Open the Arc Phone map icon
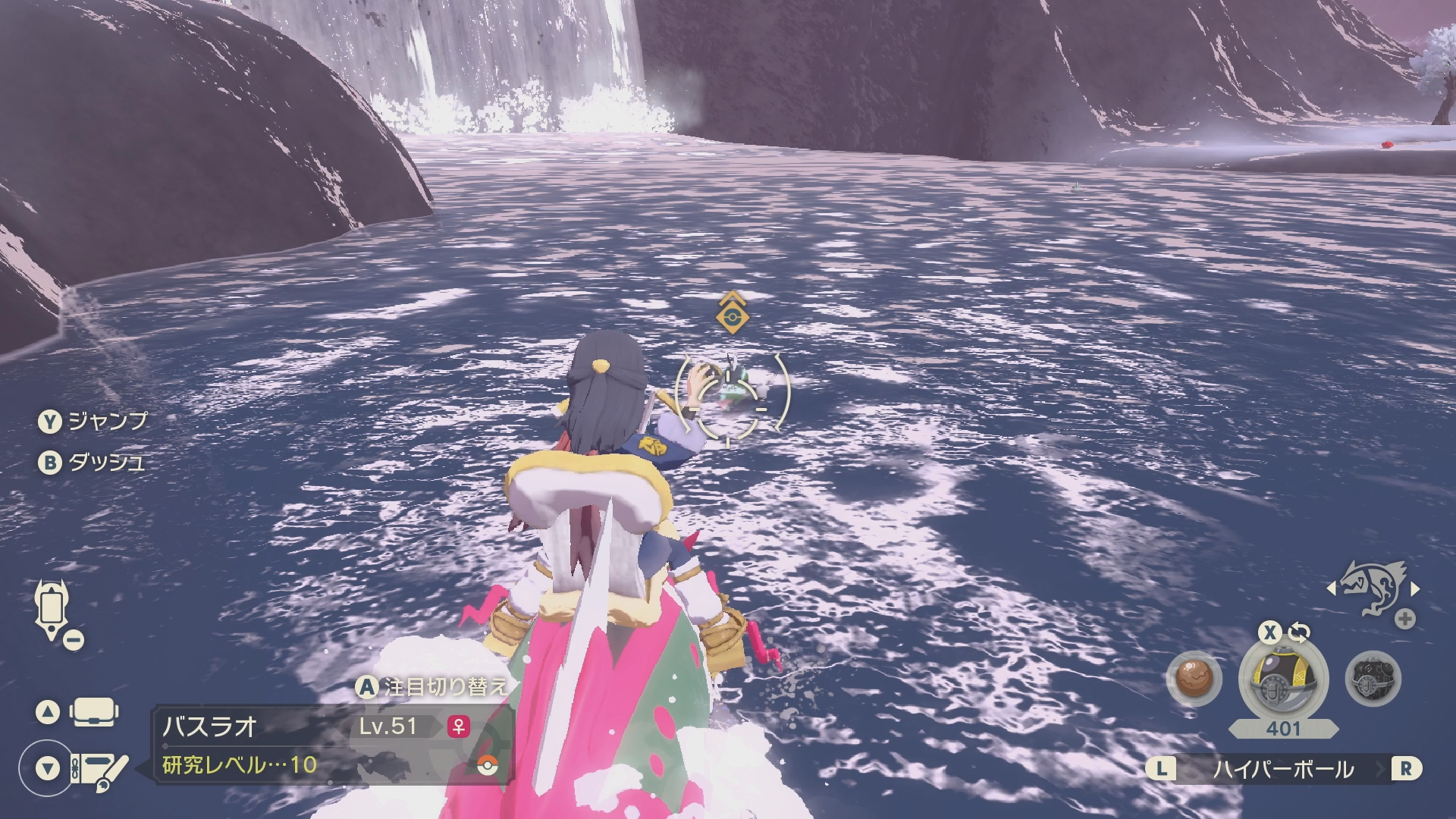This screenshot has width=1456, height=819. (x=52, y=610)
